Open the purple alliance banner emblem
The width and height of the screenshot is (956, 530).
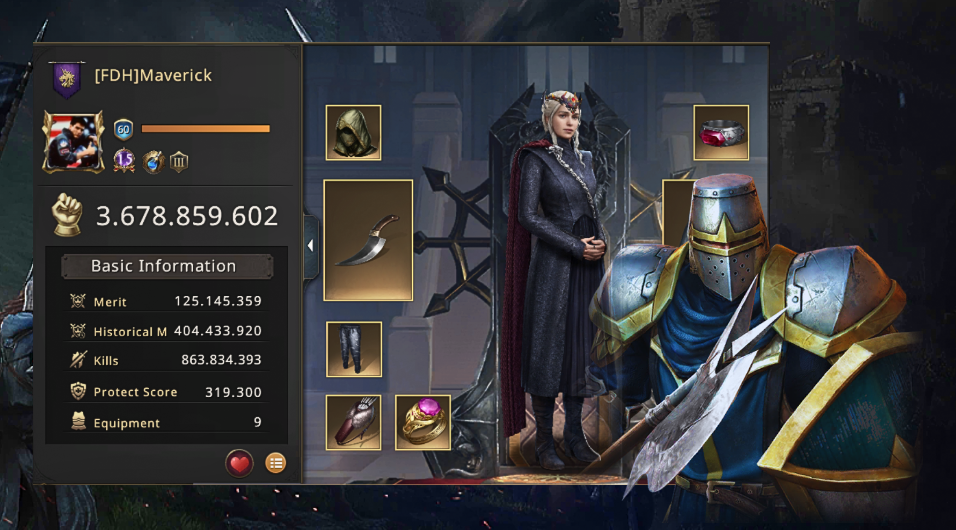pyautogui.click(x=67, y=79)
